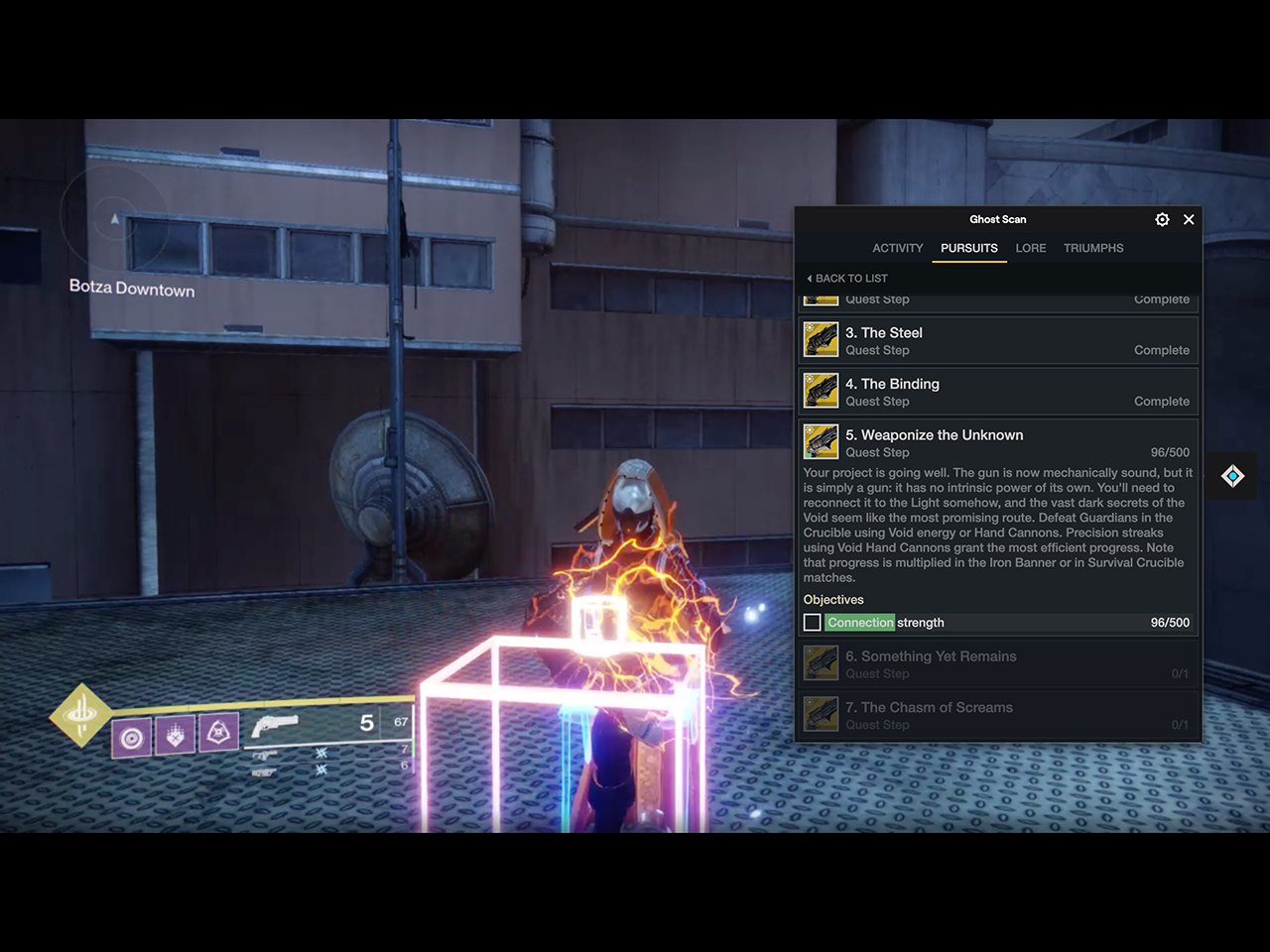Viewport: 1270px width, 952px height.
Task: Click the radar circle near Botza Downtown
Action: point(114,218)
